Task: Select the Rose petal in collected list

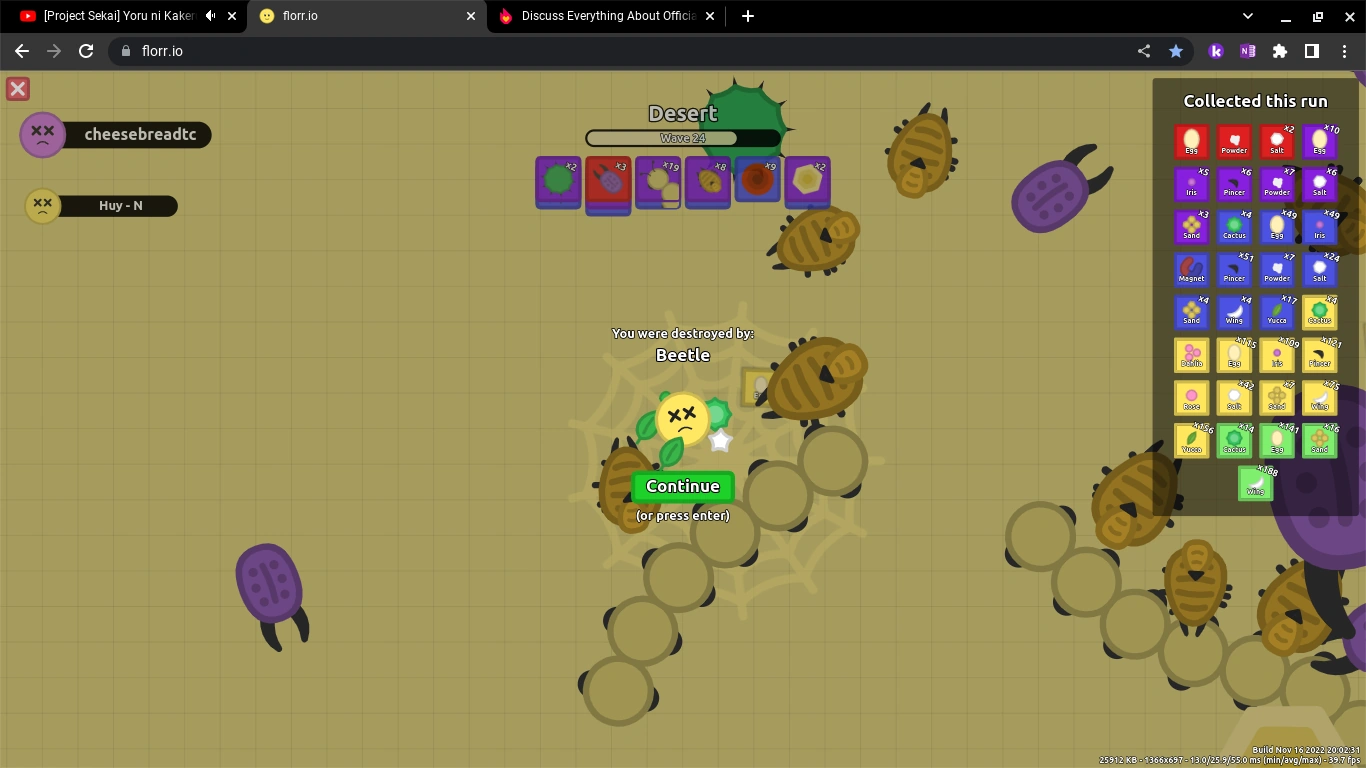Action: click(x=1191, y=398)
